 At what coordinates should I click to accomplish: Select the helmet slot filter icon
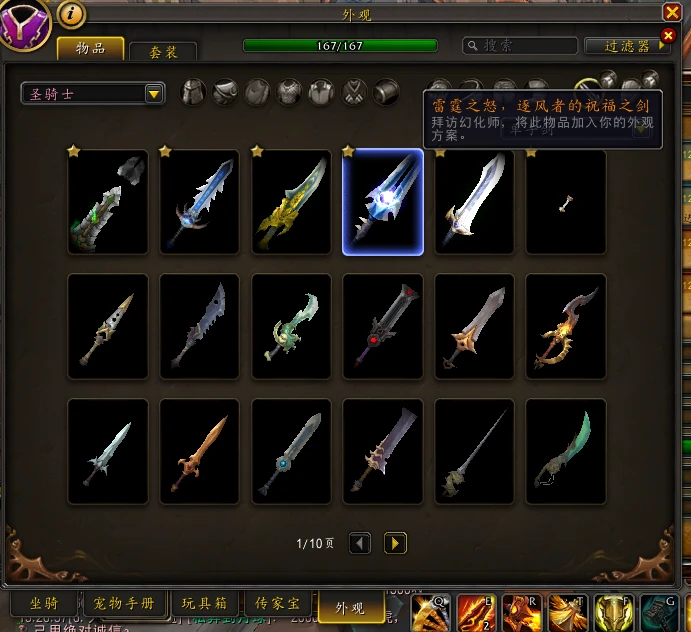[x=193, y=93]
